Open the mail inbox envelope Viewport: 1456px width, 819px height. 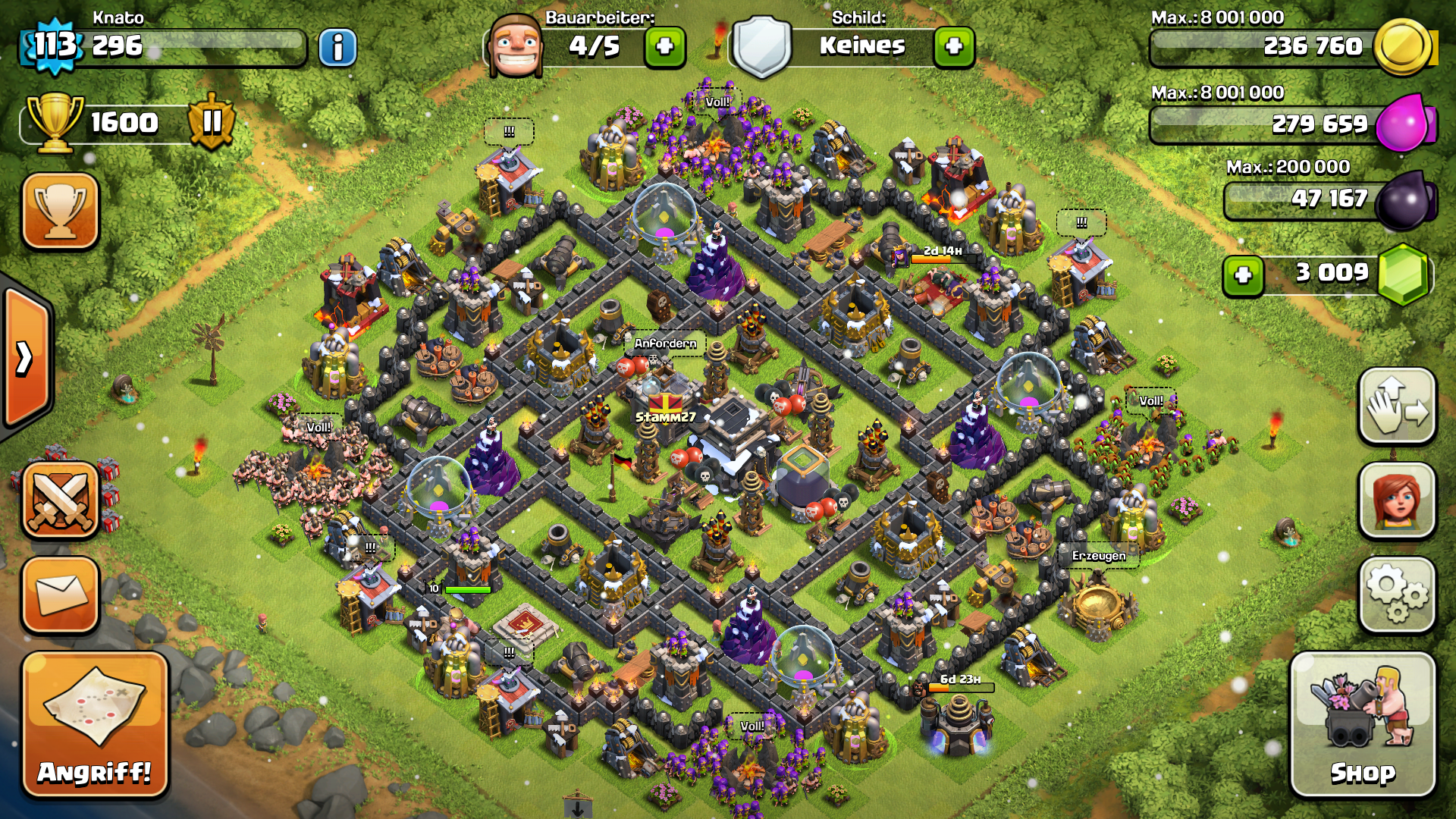(61, 595)
